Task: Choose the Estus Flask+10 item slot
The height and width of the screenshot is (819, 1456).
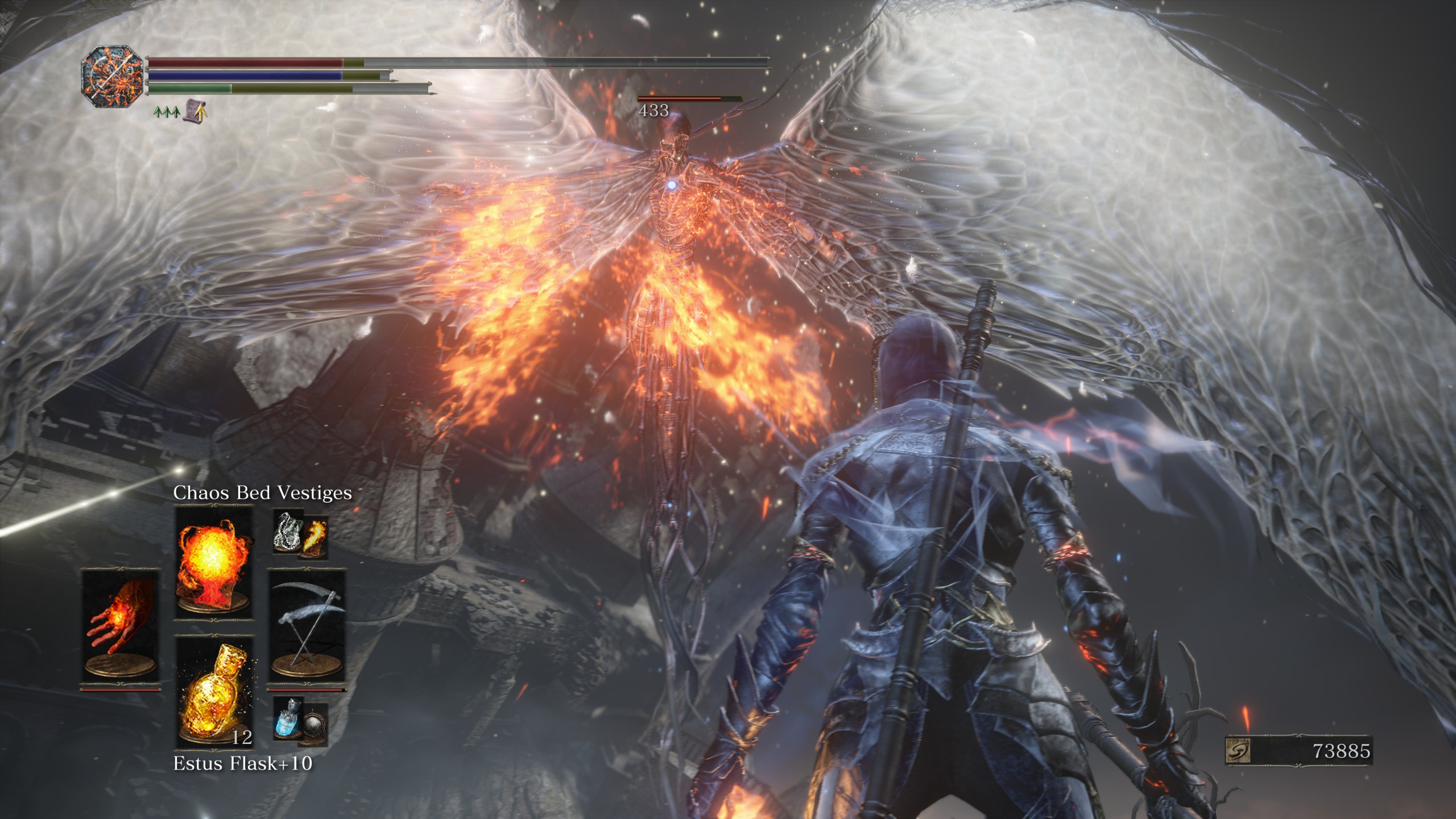Action: tap(214, 692)
